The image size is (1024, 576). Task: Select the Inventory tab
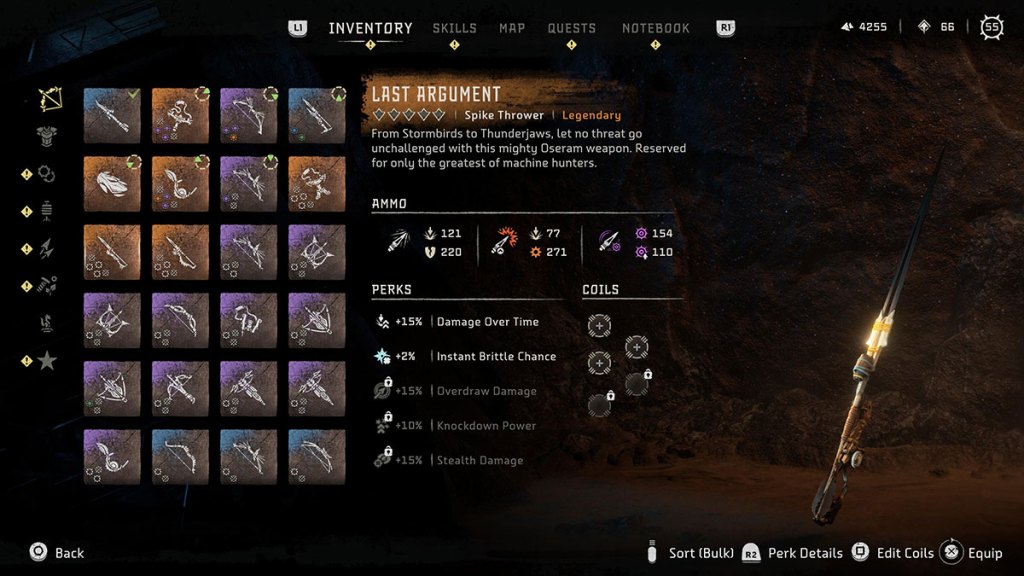[x=370, y=28]
